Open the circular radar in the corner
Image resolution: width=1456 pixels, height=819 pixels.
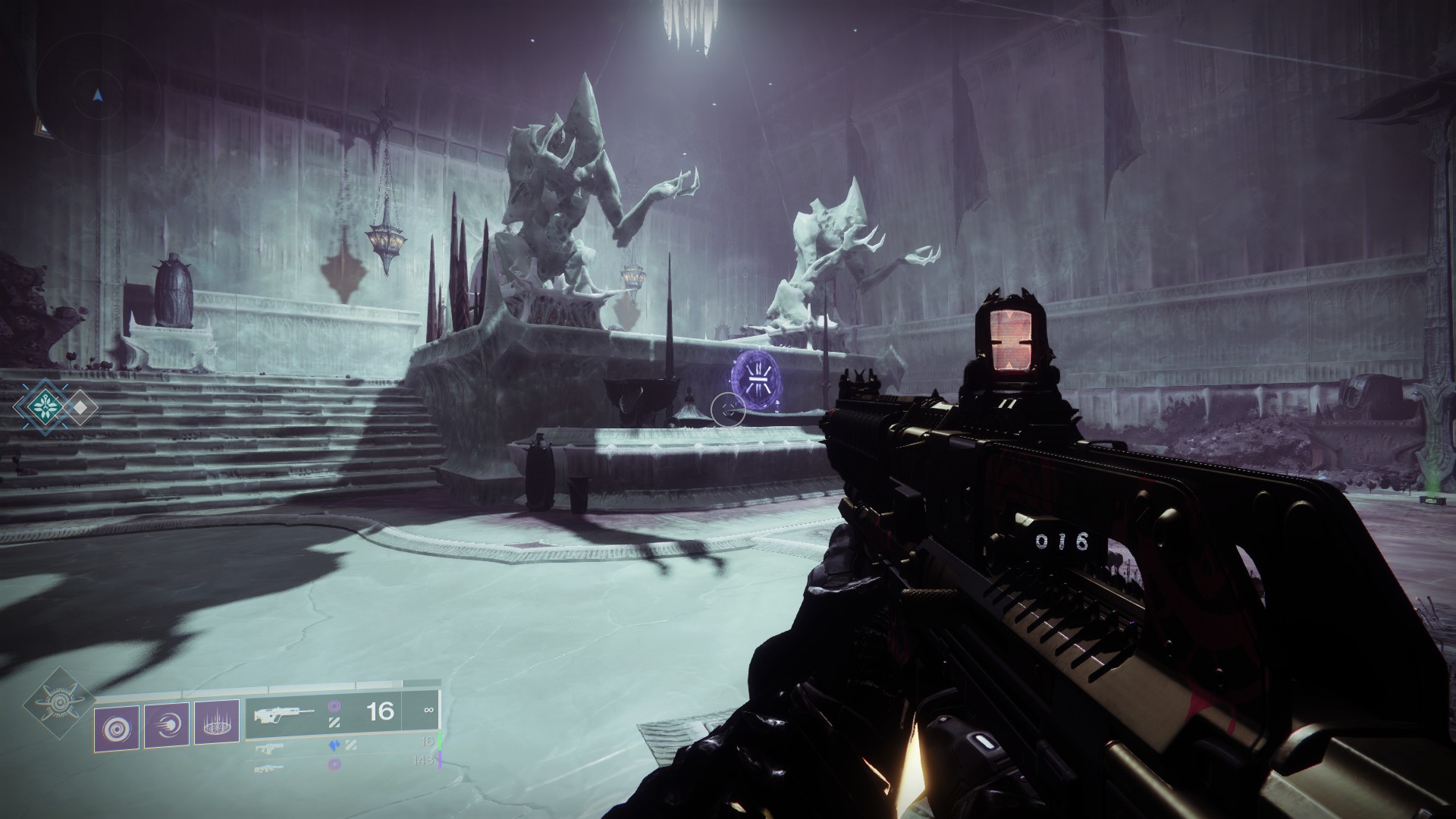click(x=96, y=94)
